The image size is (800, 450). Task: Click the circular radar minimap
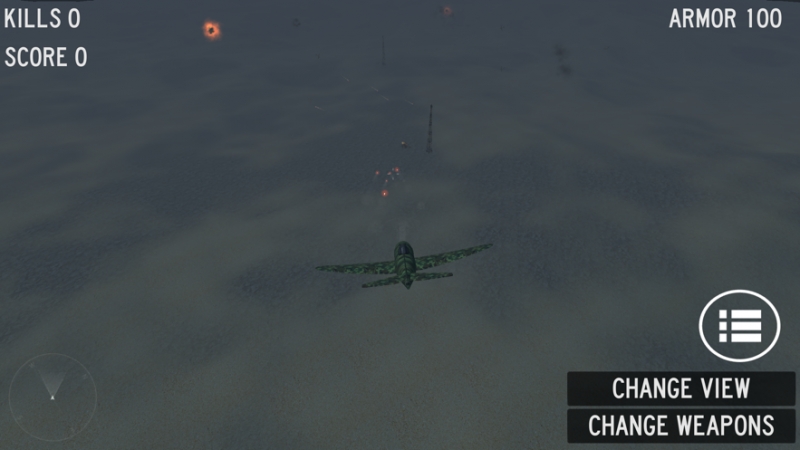click(x=52, y=396)
